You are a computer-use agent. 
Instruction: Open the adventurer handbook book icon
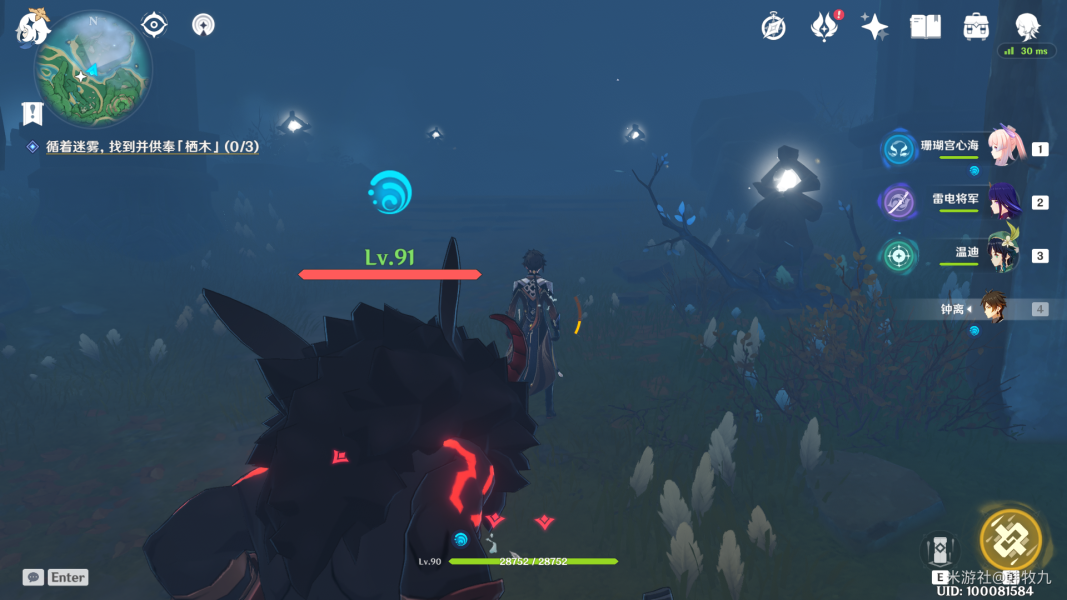point(925,27)
